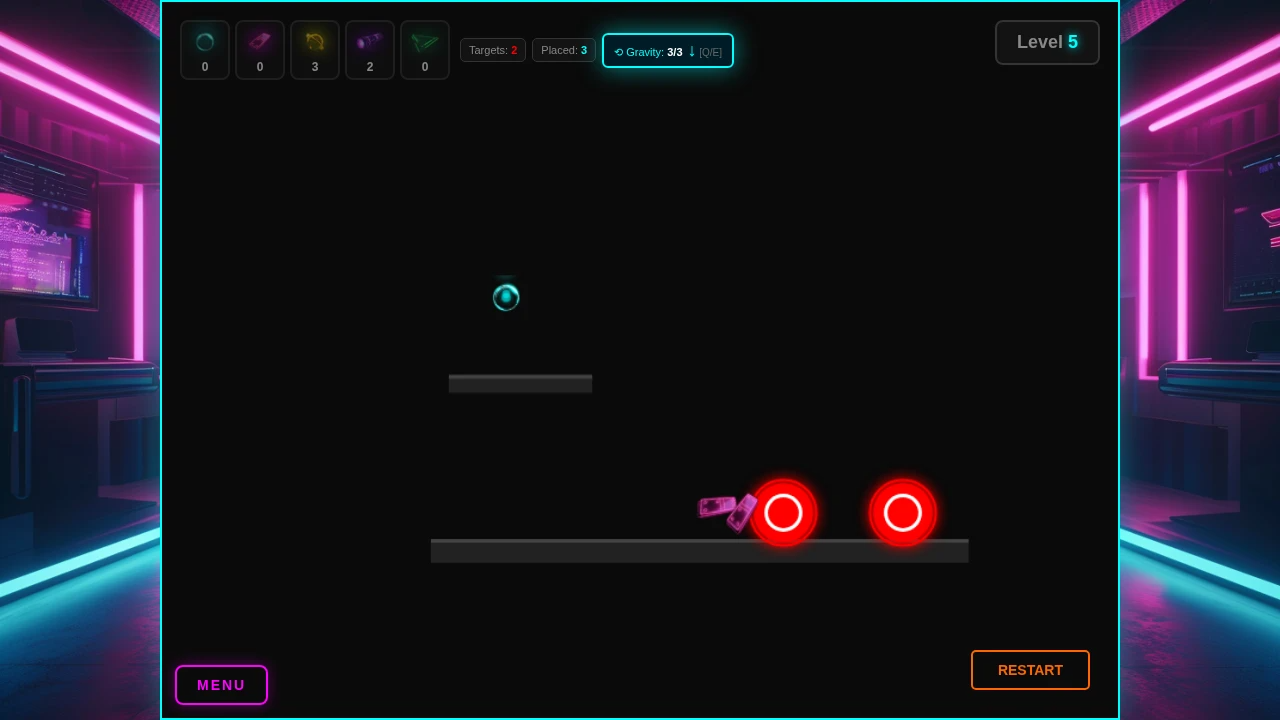Select the yellow bow item with 3 remaining
Image resolution: width=1280 pixels, height=720 pixels.
[x=315, y=50]
